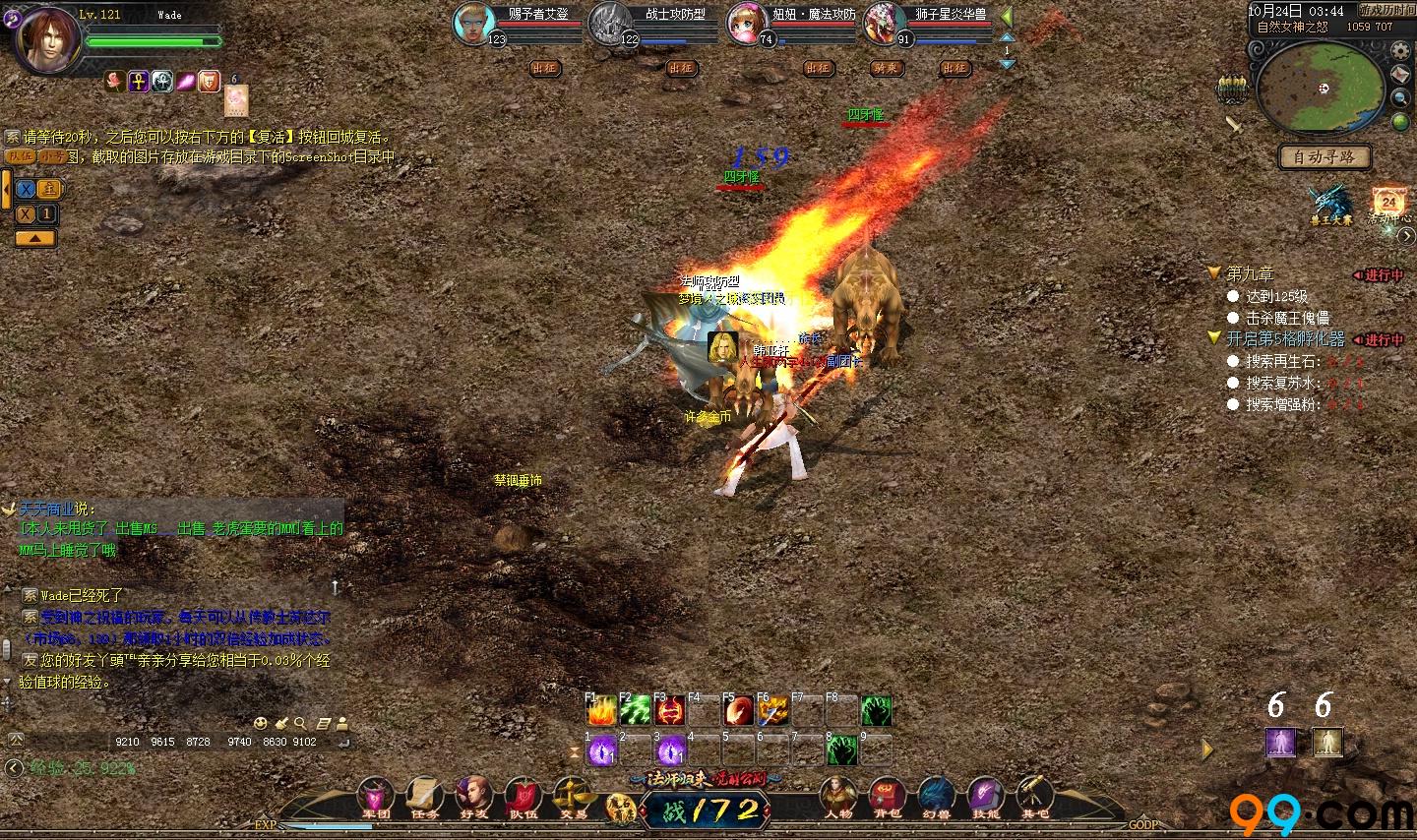Viewport: 1417px width, 840px height.
Task: Use the purple eye item in slot 1
Action: 601,751
